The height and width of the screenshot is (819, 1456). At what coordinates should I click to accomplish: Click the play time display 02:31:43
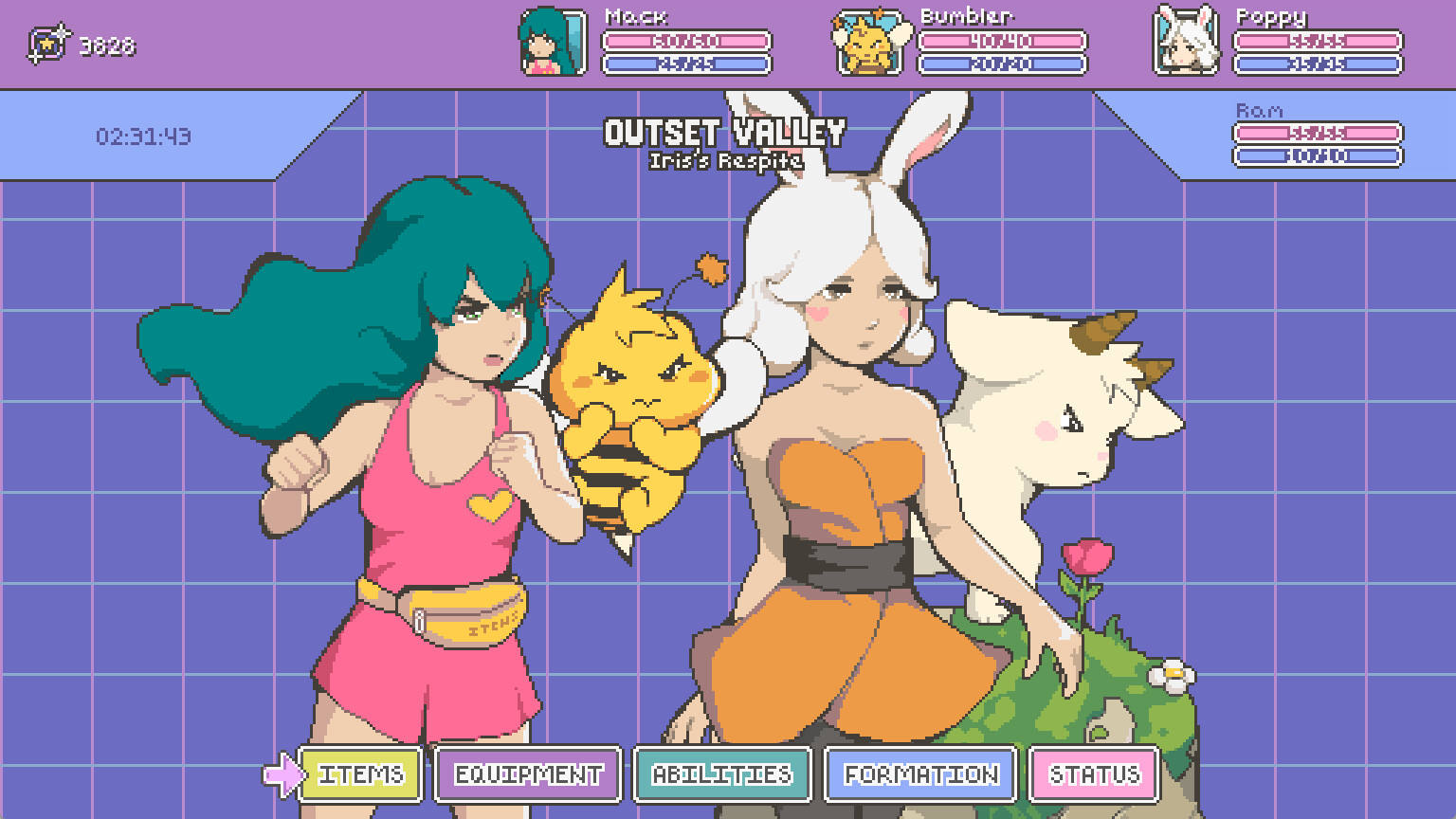pyautogui.click(x=142, y=136)
